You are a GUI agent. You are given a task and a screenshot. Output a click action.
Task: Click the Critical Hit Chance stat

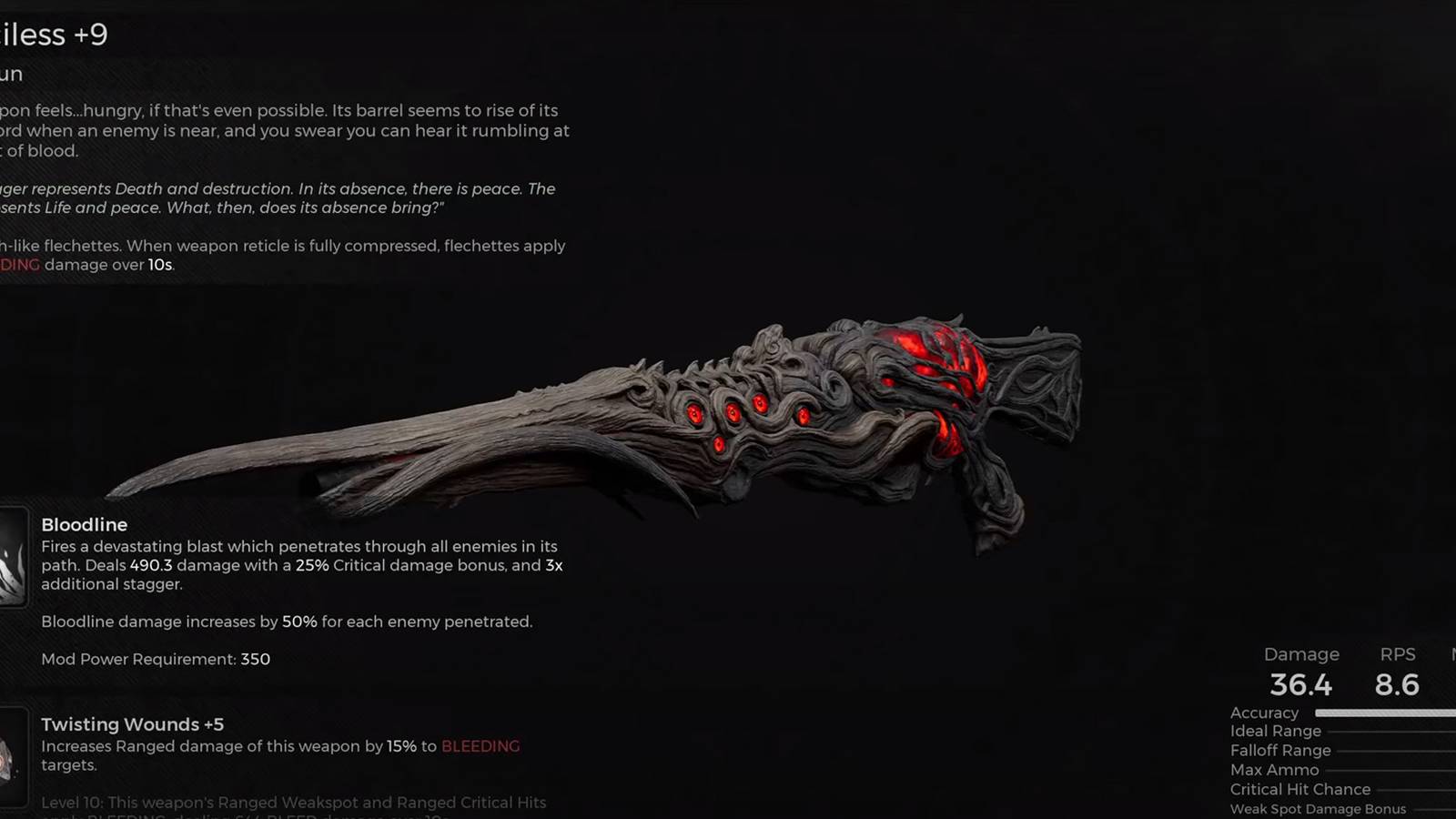[1299, 789]
